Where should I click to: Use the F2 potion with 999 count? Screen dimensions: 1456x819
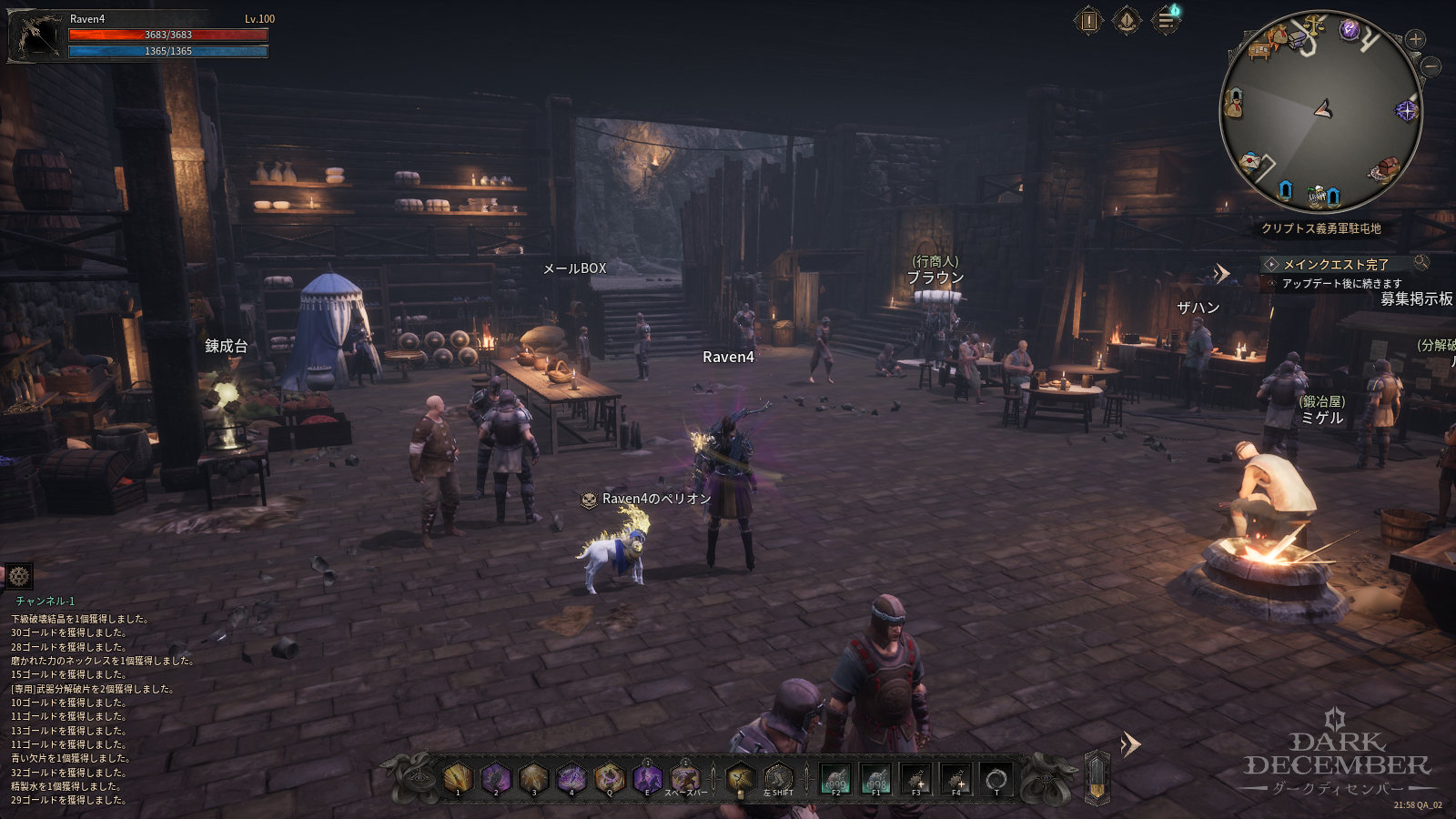tap(835, 779)
